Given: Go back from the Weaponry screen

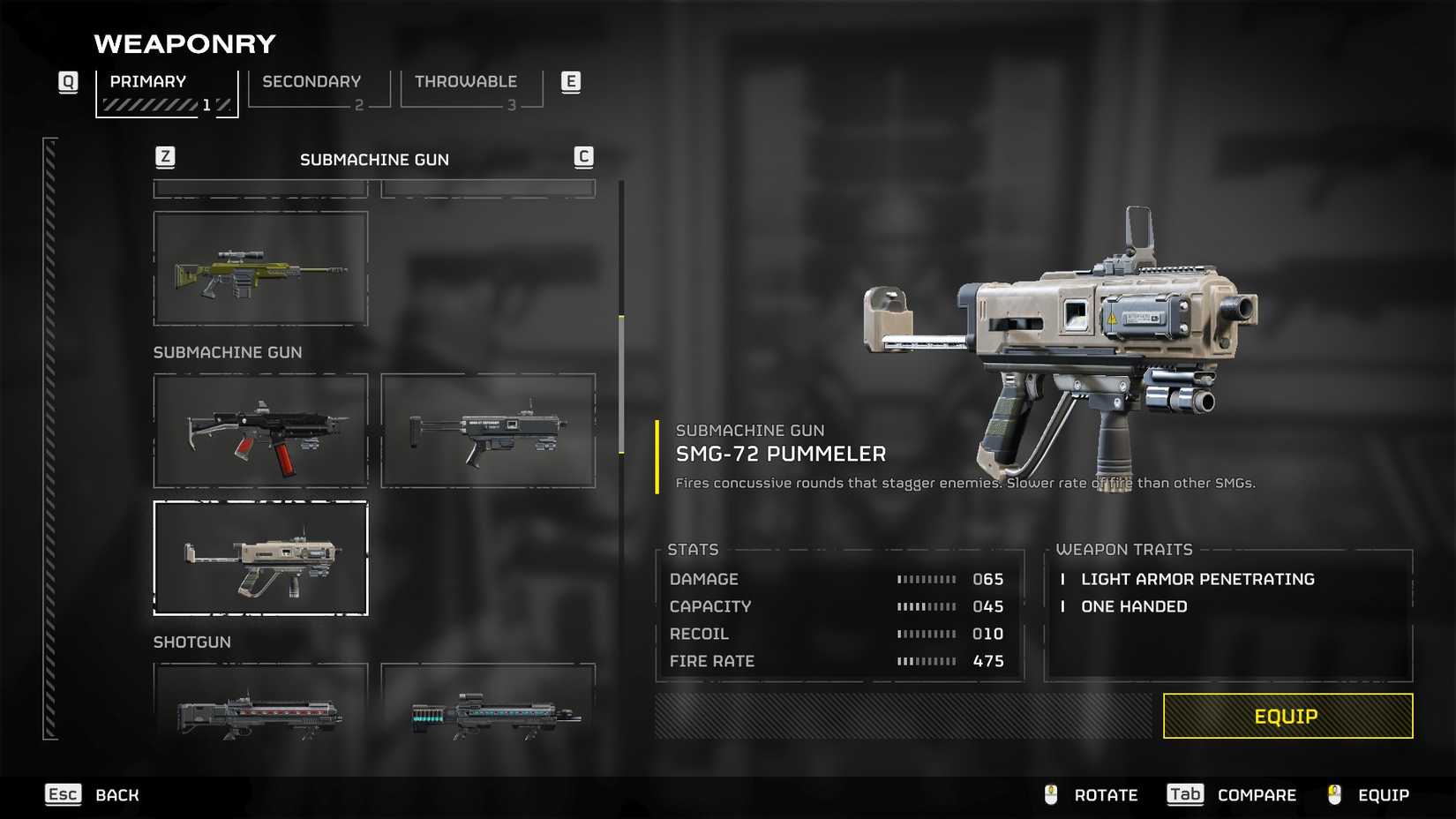Looking at the screenshot, I should [x=93, y=795].
